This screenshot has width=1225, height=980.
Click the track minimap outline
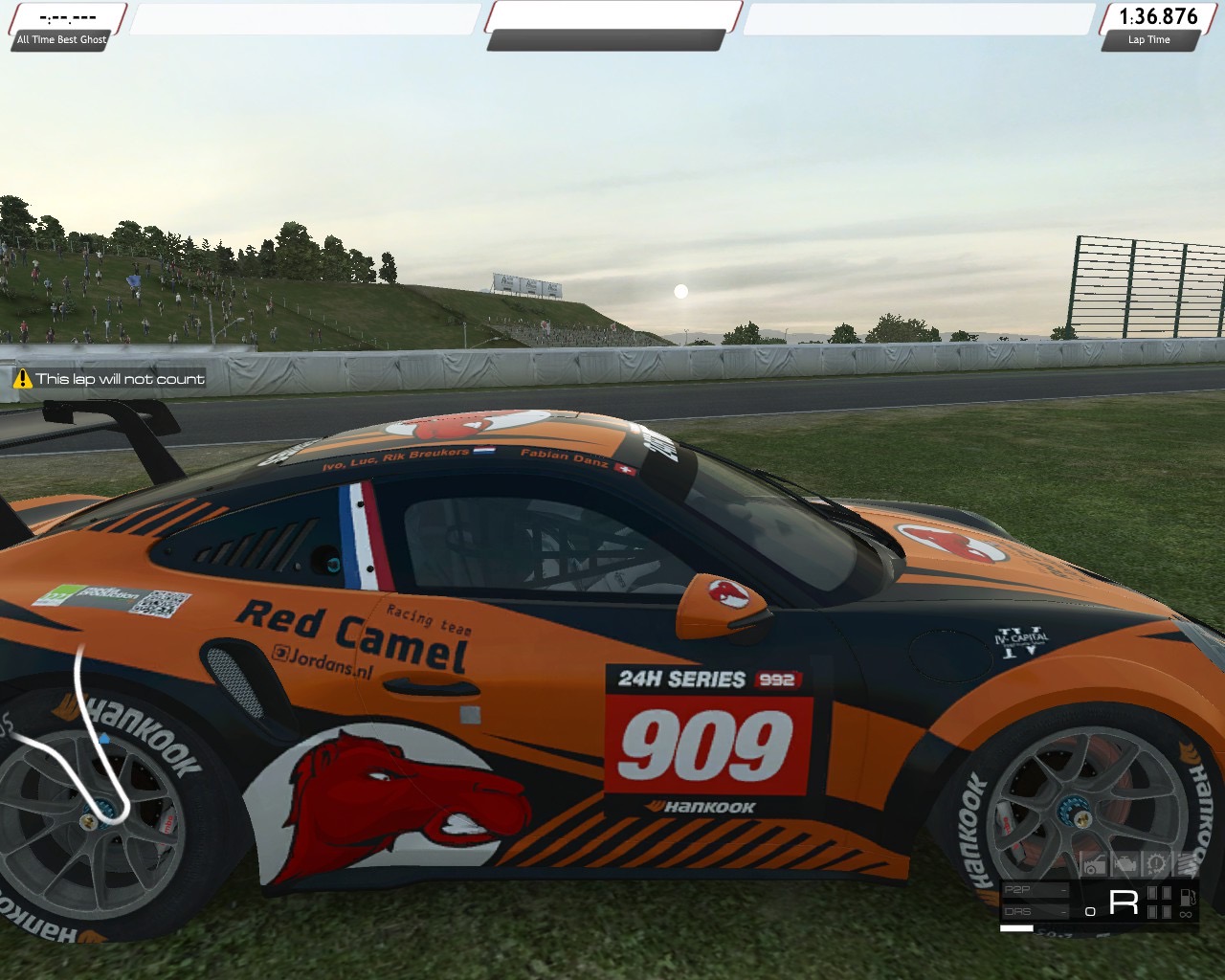point(80,727)
